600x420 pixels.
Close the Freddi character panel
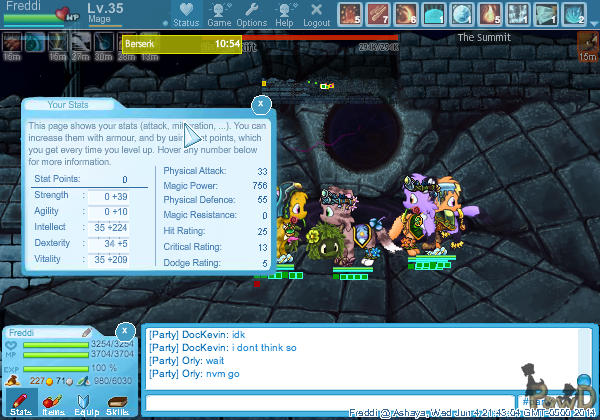124,331
